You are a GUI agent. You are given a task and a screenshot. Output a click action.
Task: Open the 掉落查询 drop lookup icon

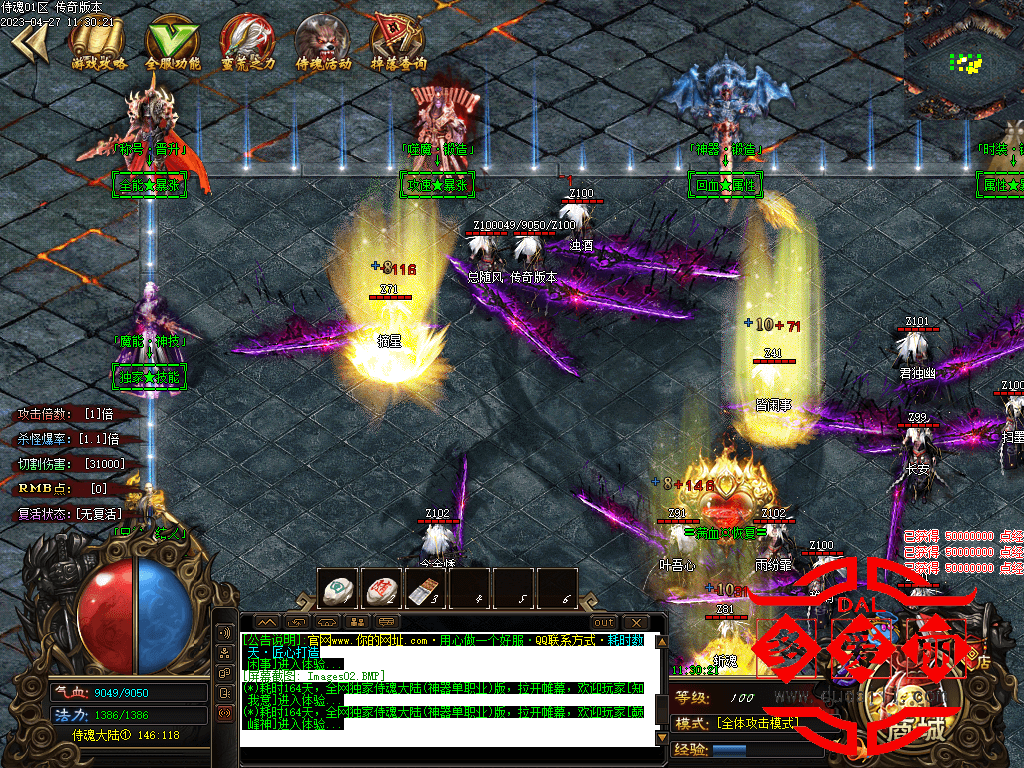pyautogui.click(x=398, y=43)
